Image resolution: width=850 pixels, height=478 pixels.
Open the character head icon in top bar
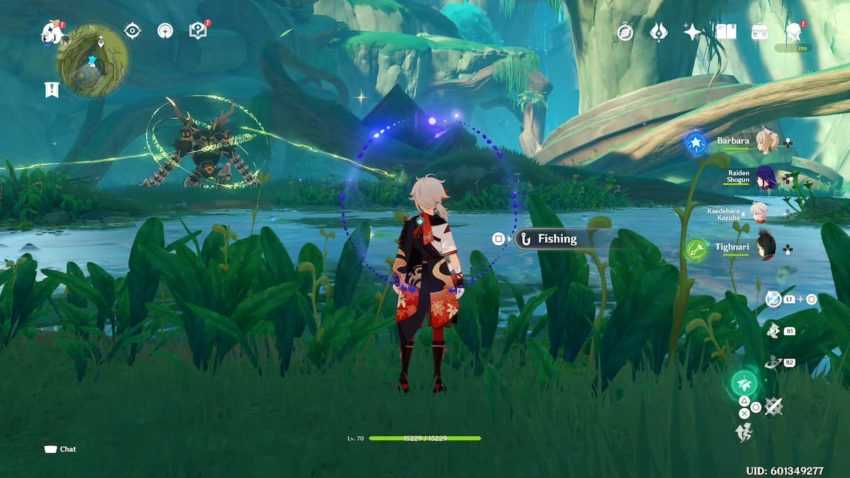point(793,32)
